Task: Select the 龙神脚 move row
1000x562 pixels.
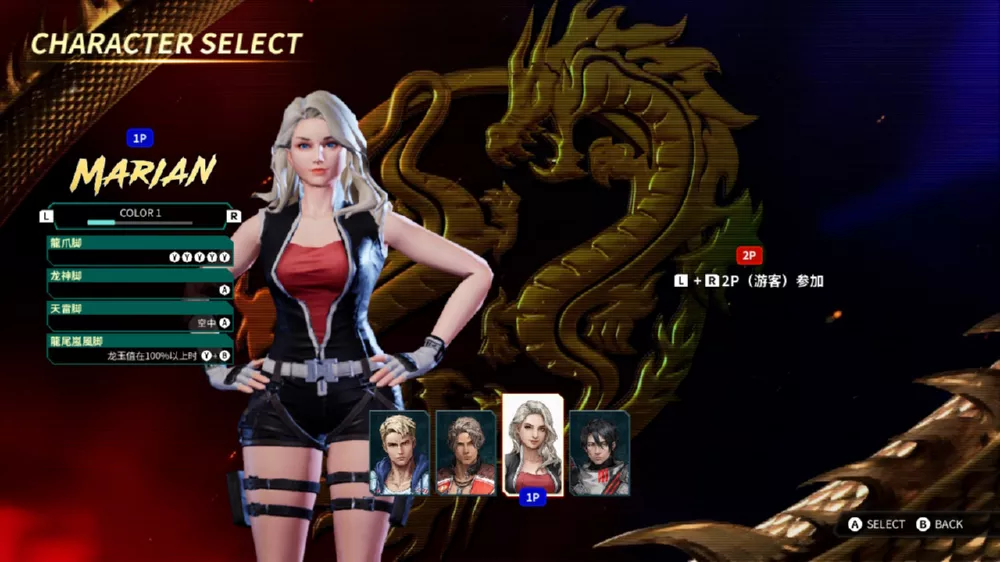Action: (x=140, y=282)
